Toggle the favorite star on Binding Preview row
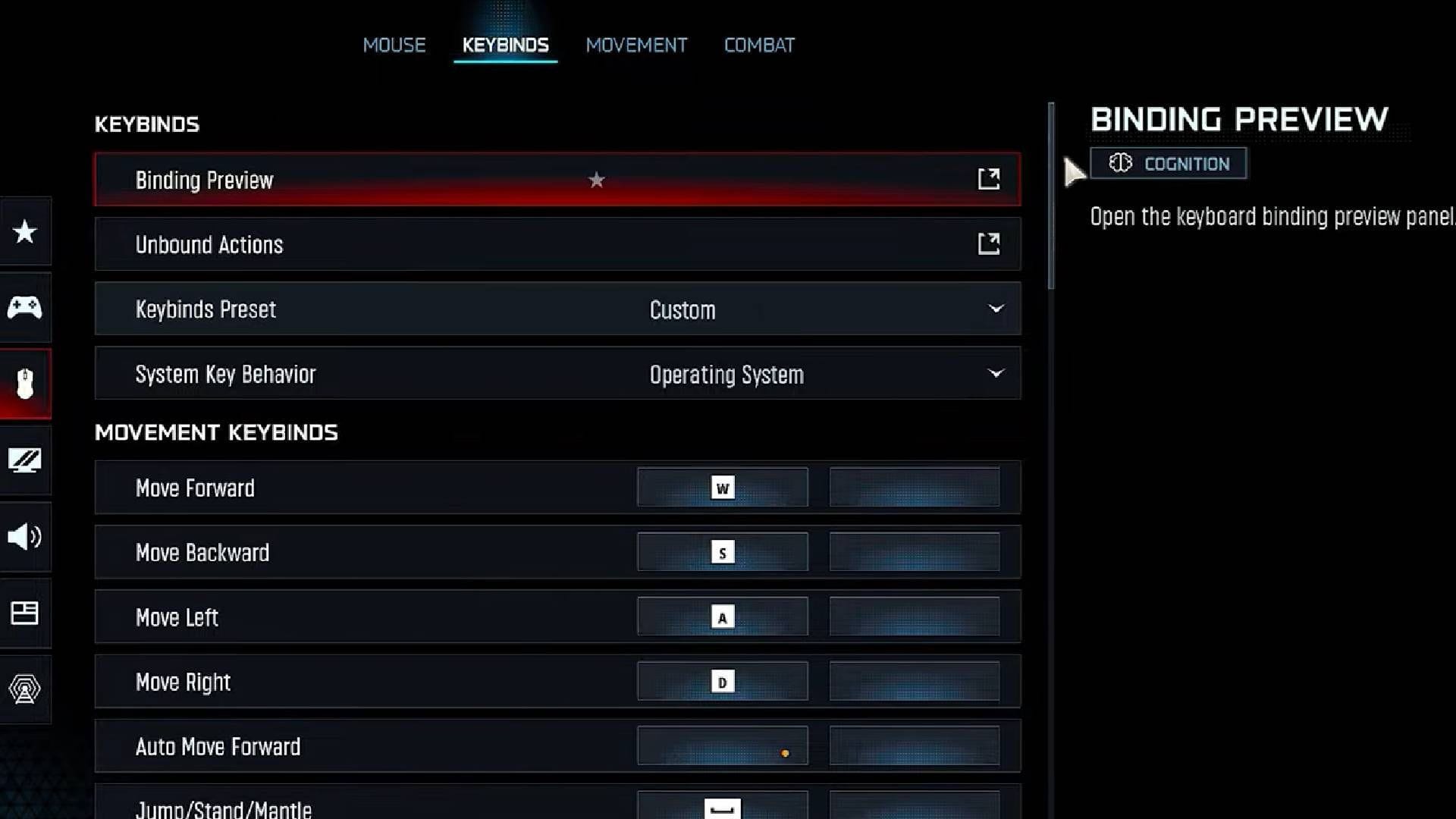Image resolution: width=1456 pixels, height=819 pixels. 596,180
